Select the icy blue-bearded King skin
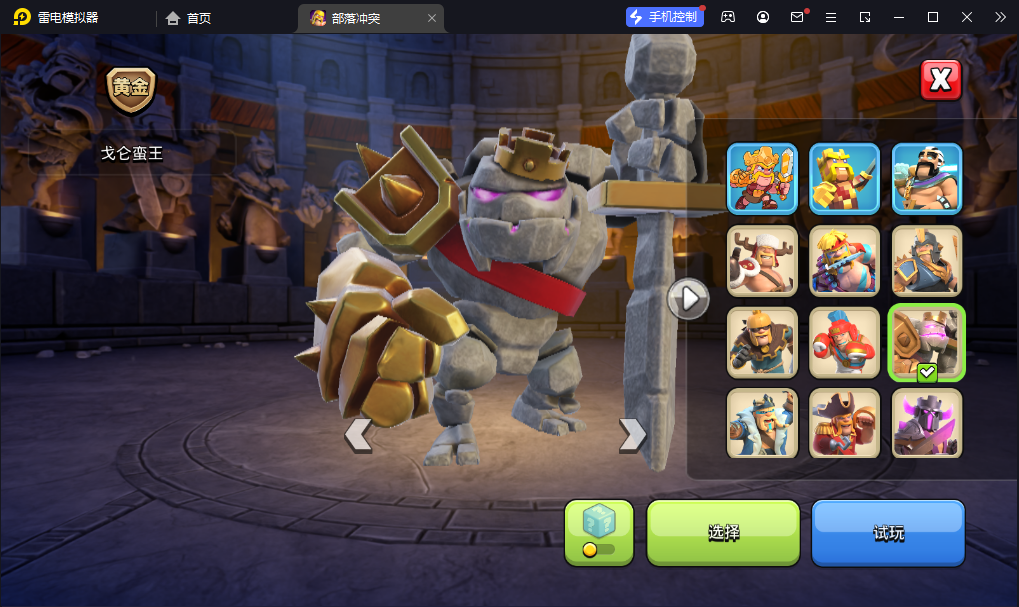This screenshot has height=607, width=1019. (762, 423)
